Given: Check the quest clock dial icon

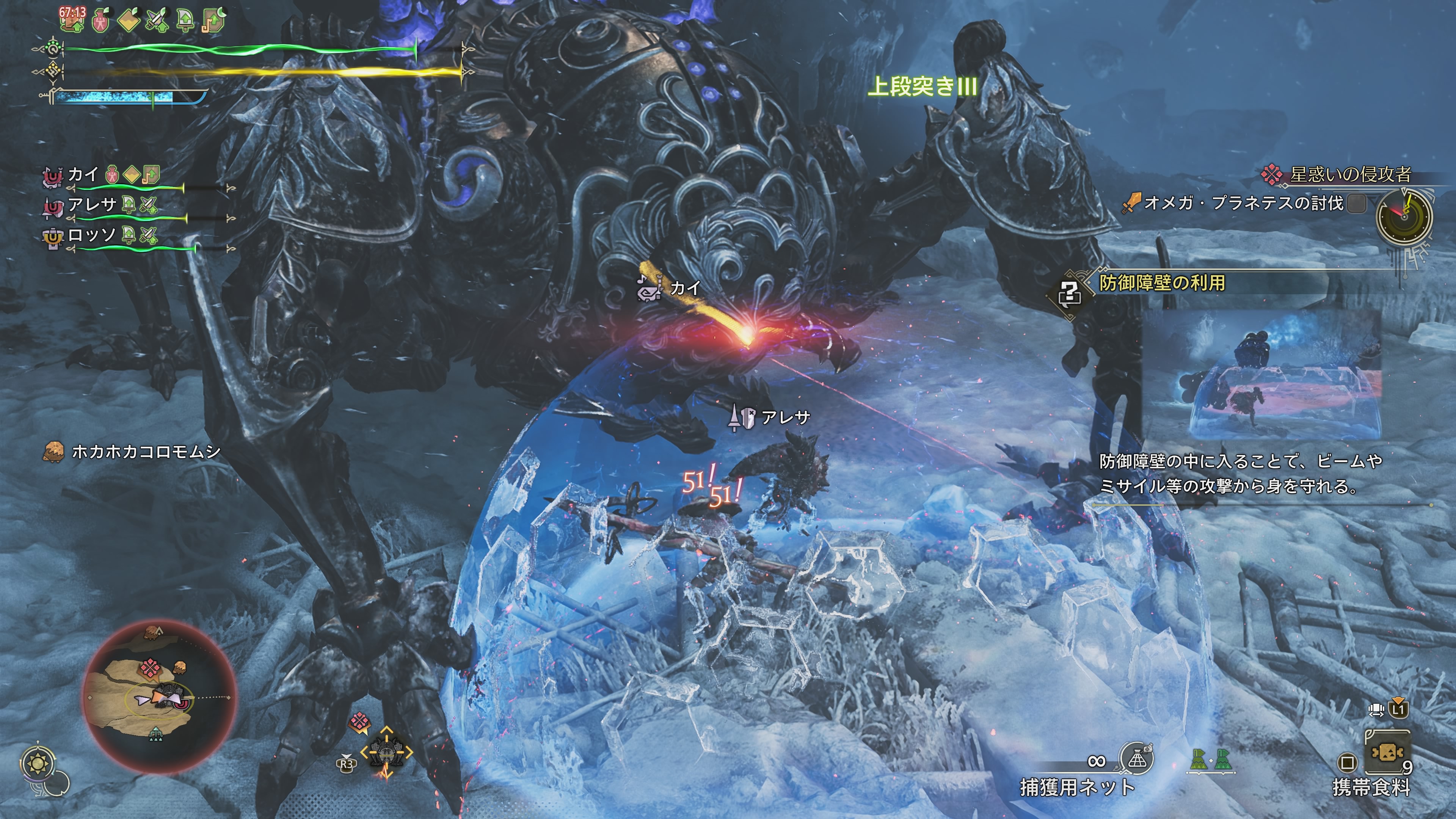Looking at the screenshot, I should [1404, 216].
